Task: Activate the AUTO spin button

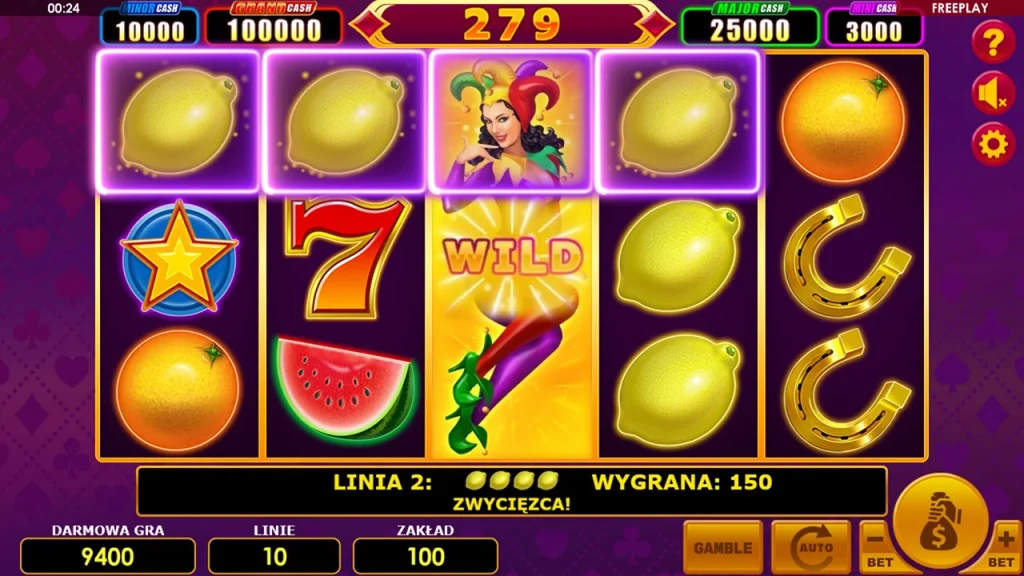Action: pos(810,547)
